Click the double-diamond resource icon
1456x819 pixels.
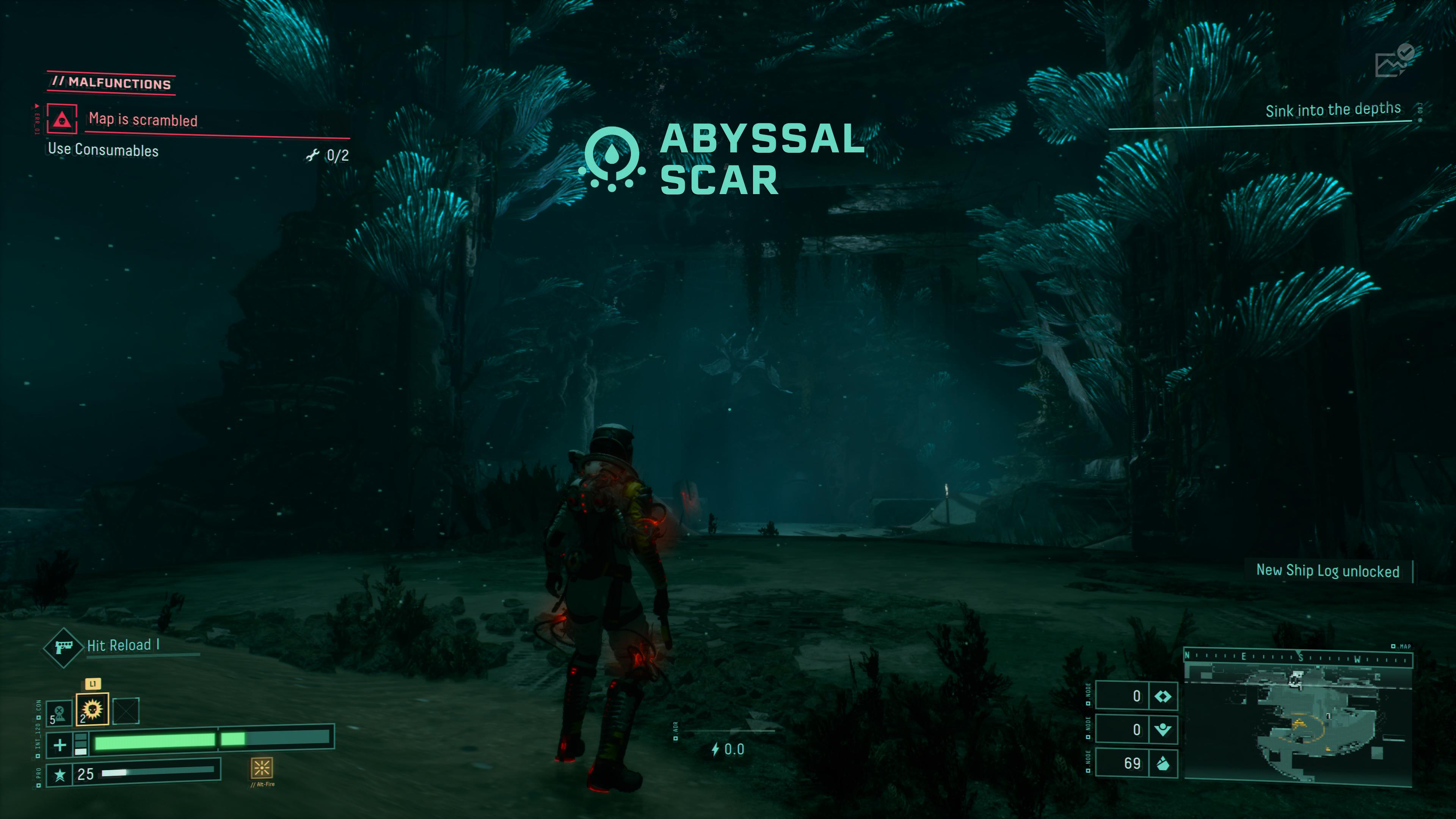tap(1163, 697)
